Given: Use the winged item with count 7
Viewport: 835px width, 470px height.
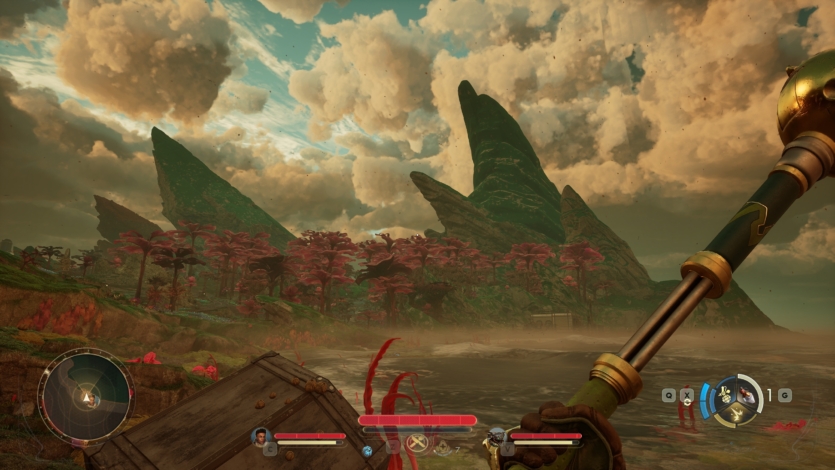Looking at the screenshot, I should tap(441, 448).
